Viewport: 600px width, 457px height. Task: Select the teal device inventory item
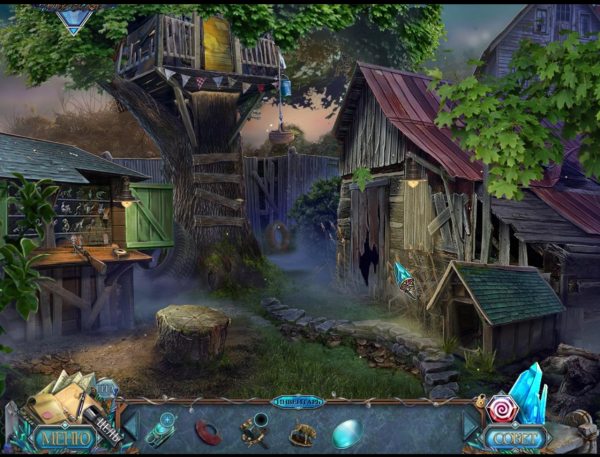tap(163, 430)
